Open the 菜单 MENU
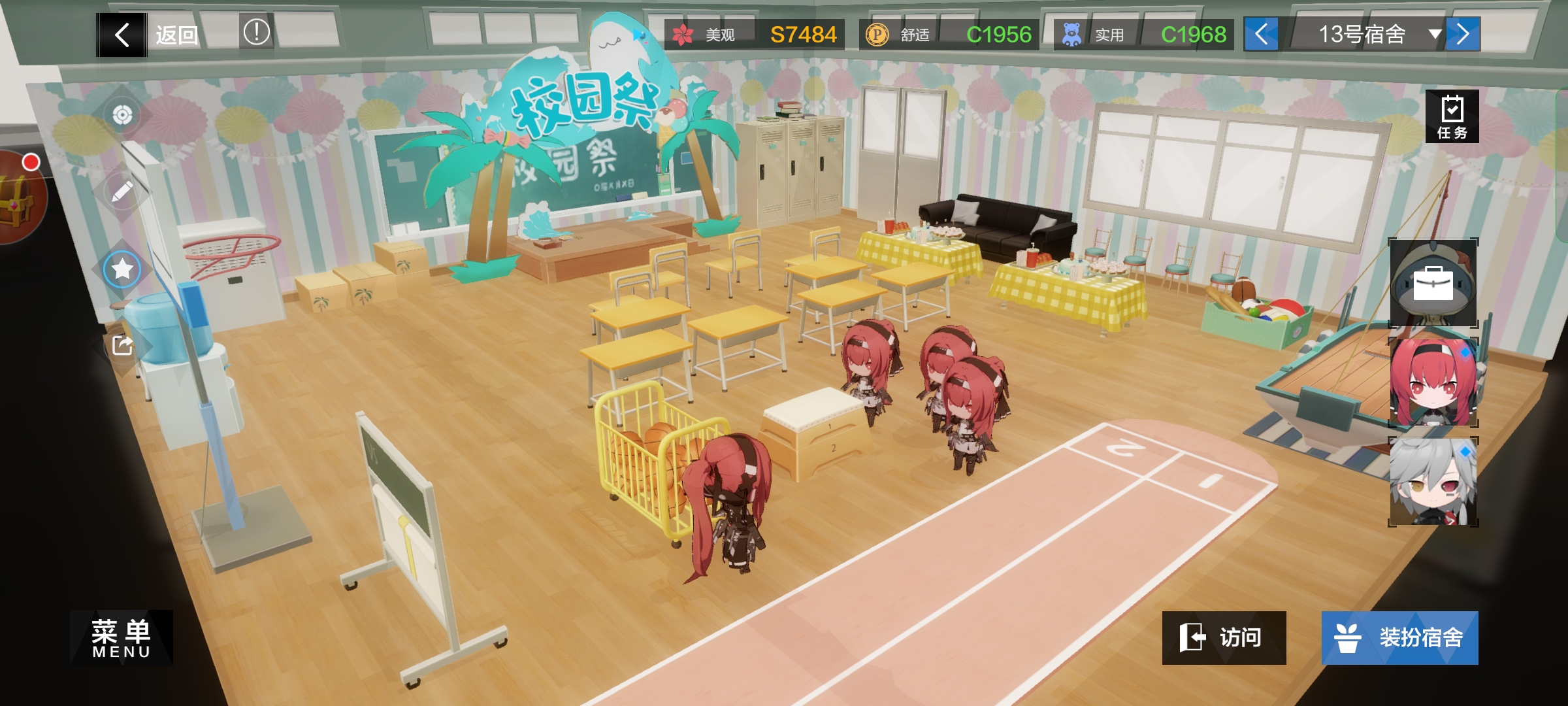Image resolution: width=1568 pixels, height=706 pixels. point(120,637)
